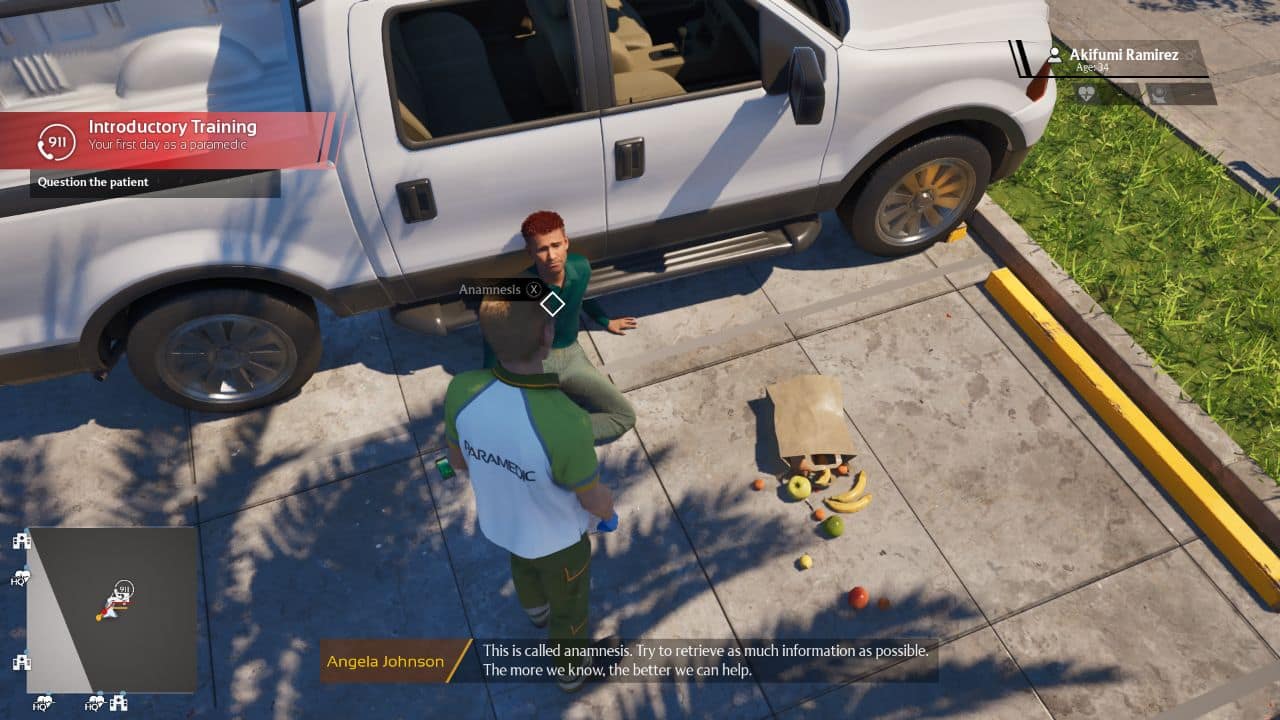This screenshot has height=720, width=1280.
Task: Click the Angela Johnson speaker nameplate
Action: (385, 661)
